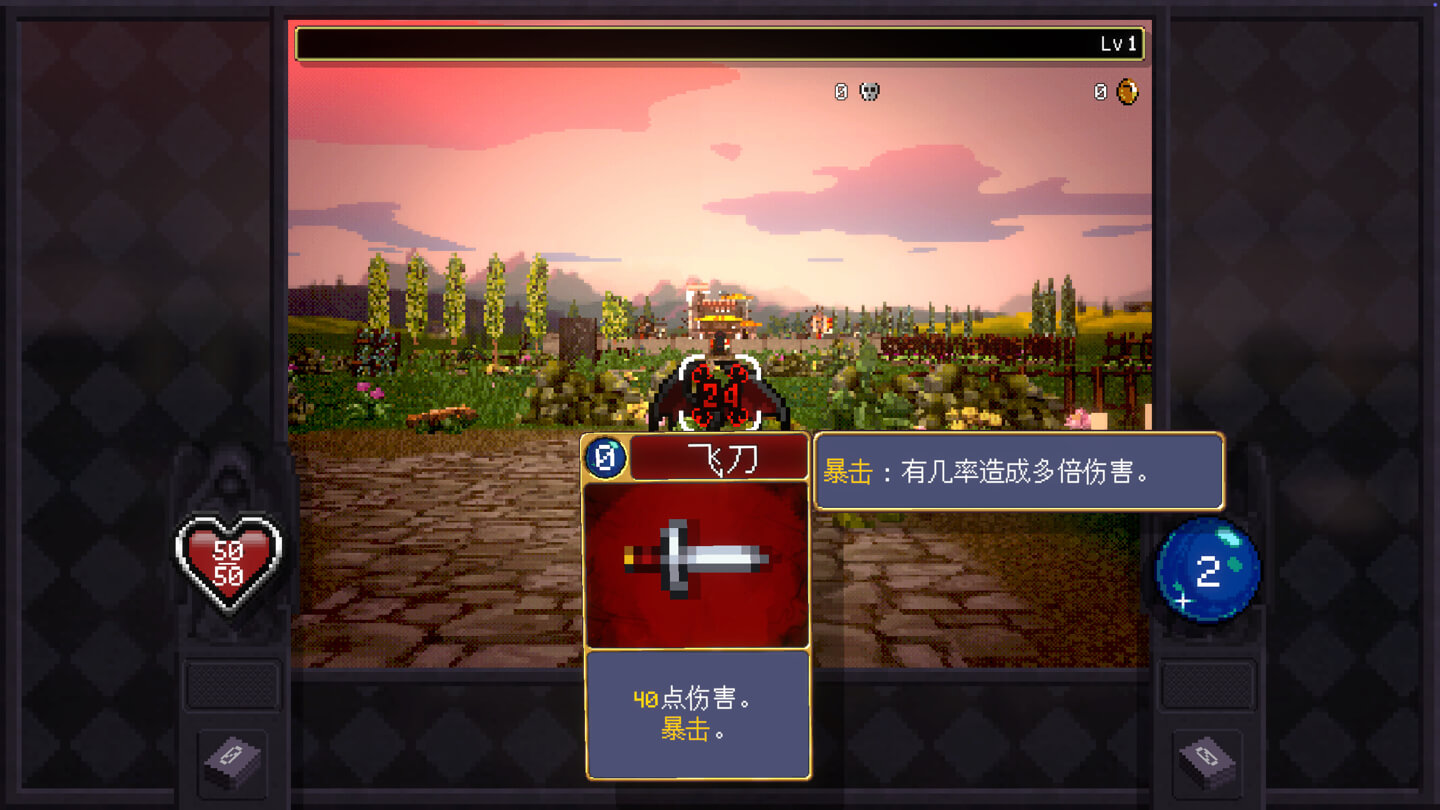Expand the 飞刀 card description box
The width and height of the screenshot is (1440, 810).
[x=697, y=712]
